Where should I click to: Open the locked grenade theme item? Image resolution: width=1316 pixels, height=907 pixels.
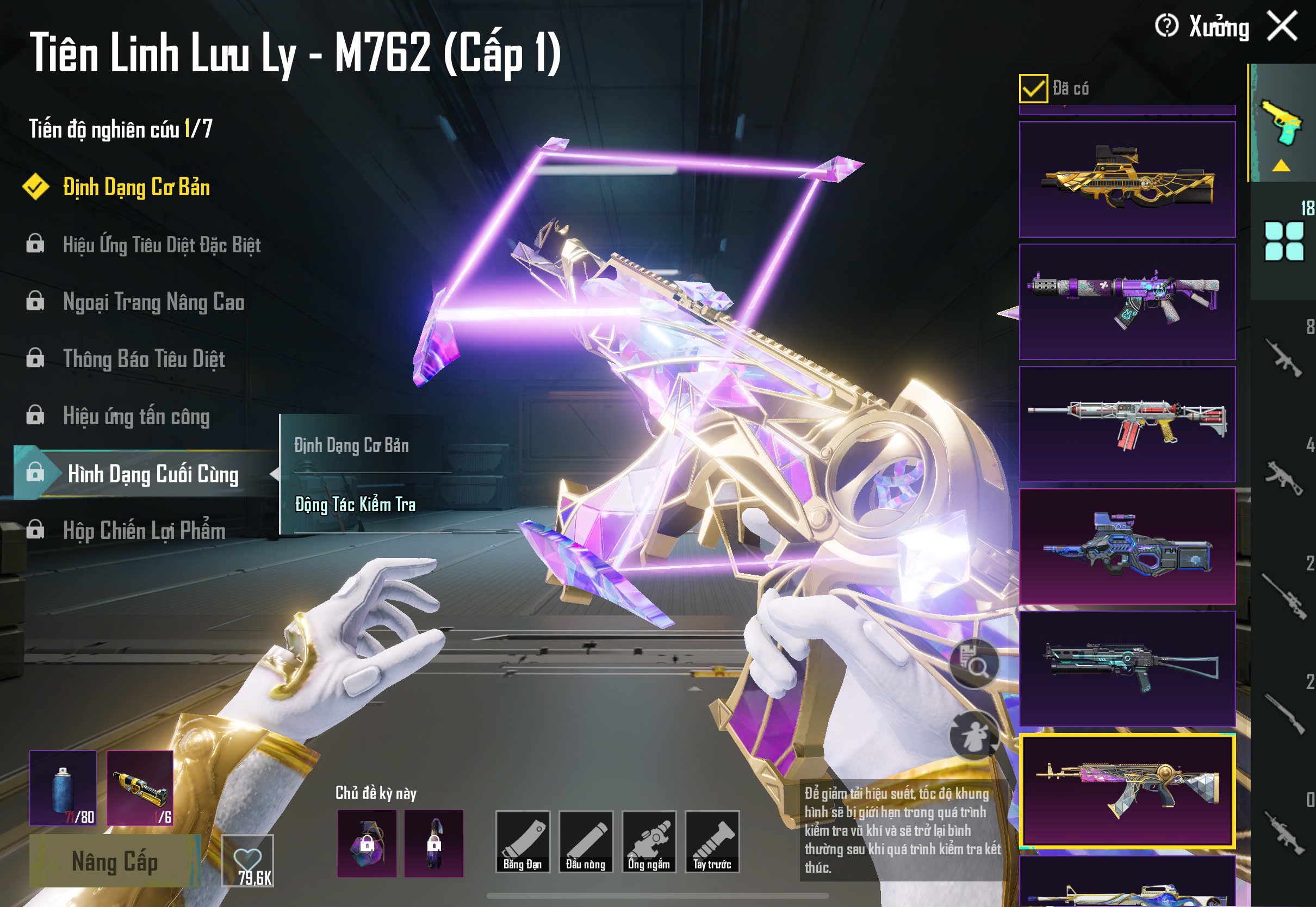tap(367, 843)
